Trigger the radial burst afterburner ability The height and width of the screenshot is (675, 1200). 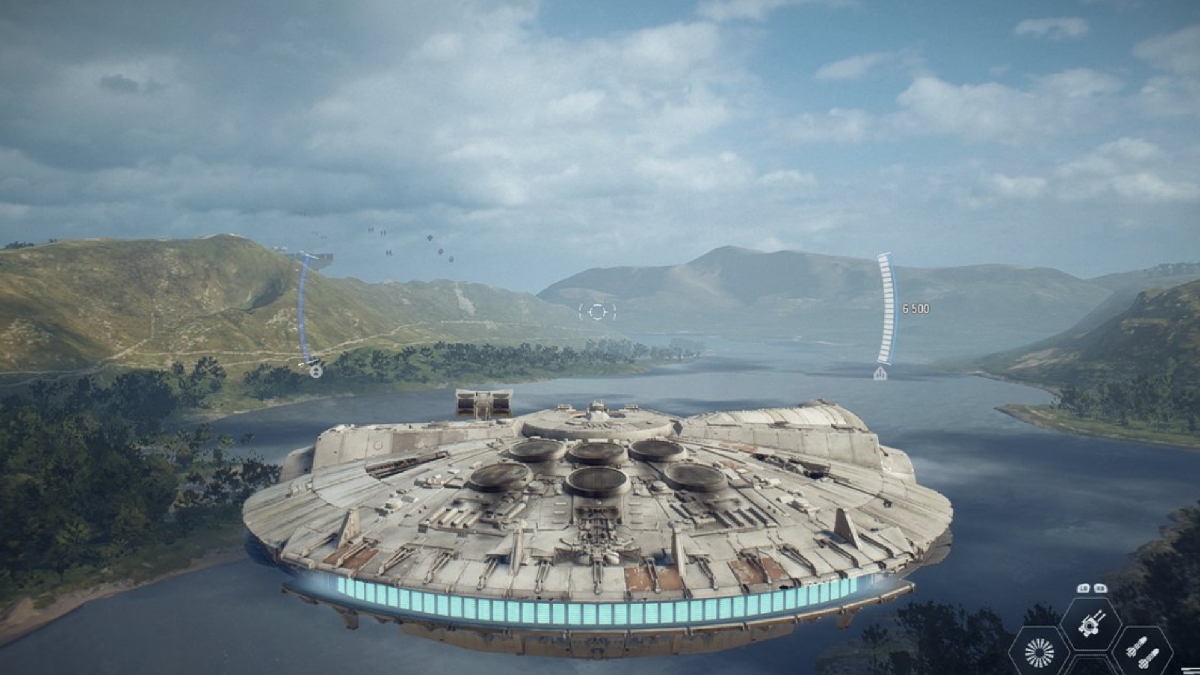(1040, 654)
